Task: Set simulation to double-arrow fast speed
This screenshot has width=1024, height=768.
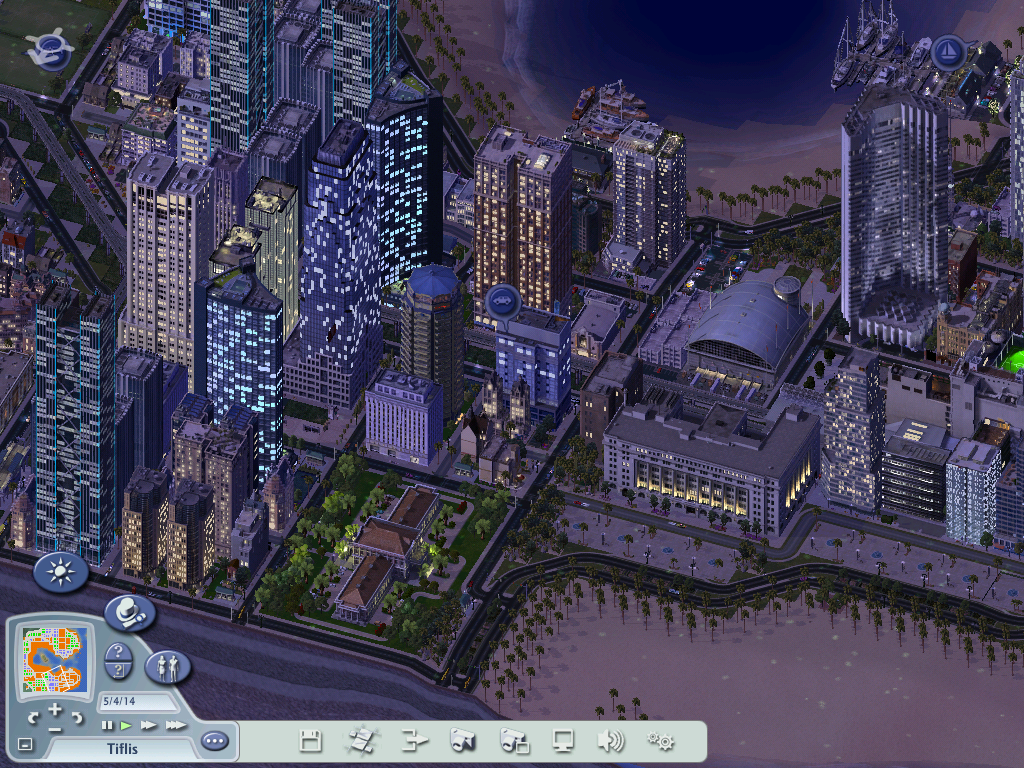Action: (149, 725)
